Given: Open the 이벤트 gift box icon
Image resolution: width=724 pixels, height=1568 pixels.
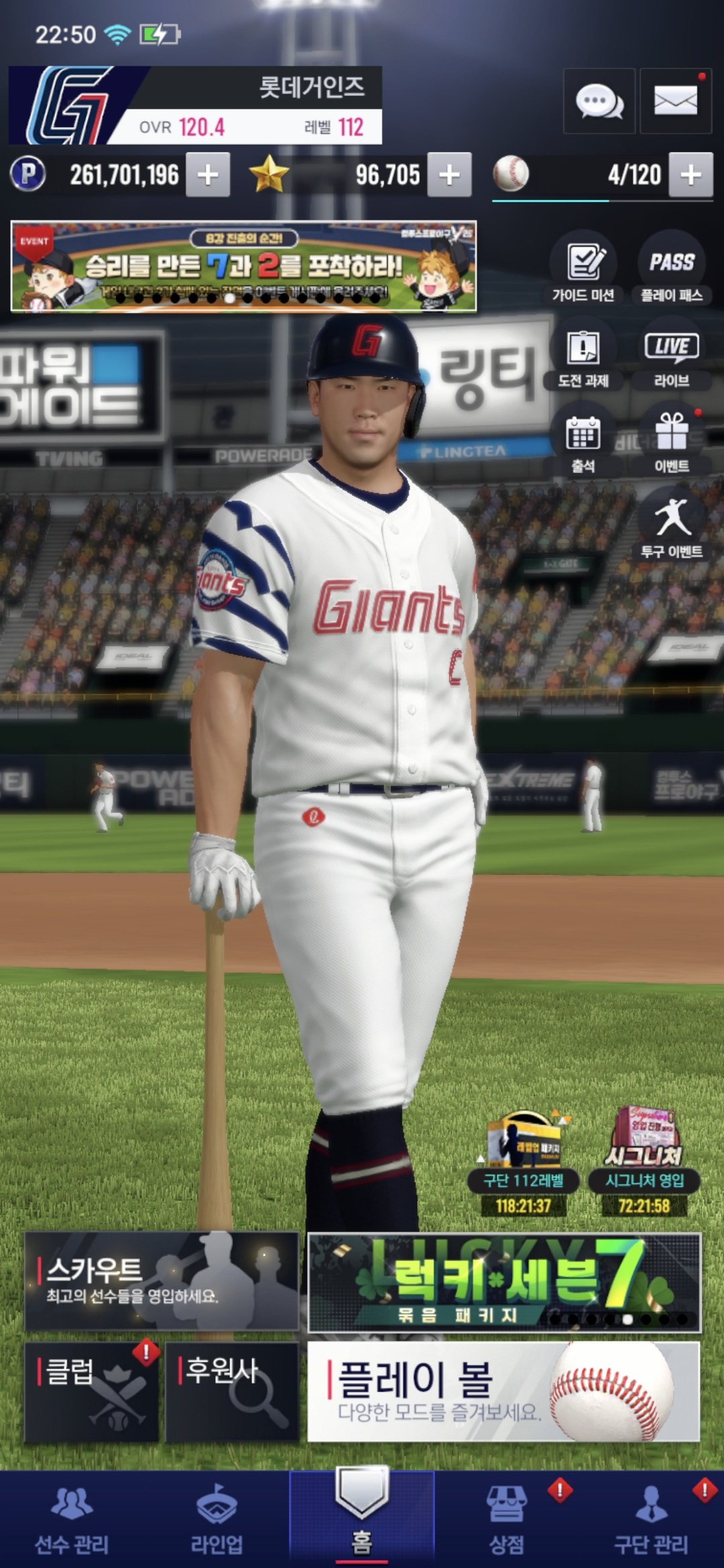Looking at the screenshot, I should coord(672,442).
